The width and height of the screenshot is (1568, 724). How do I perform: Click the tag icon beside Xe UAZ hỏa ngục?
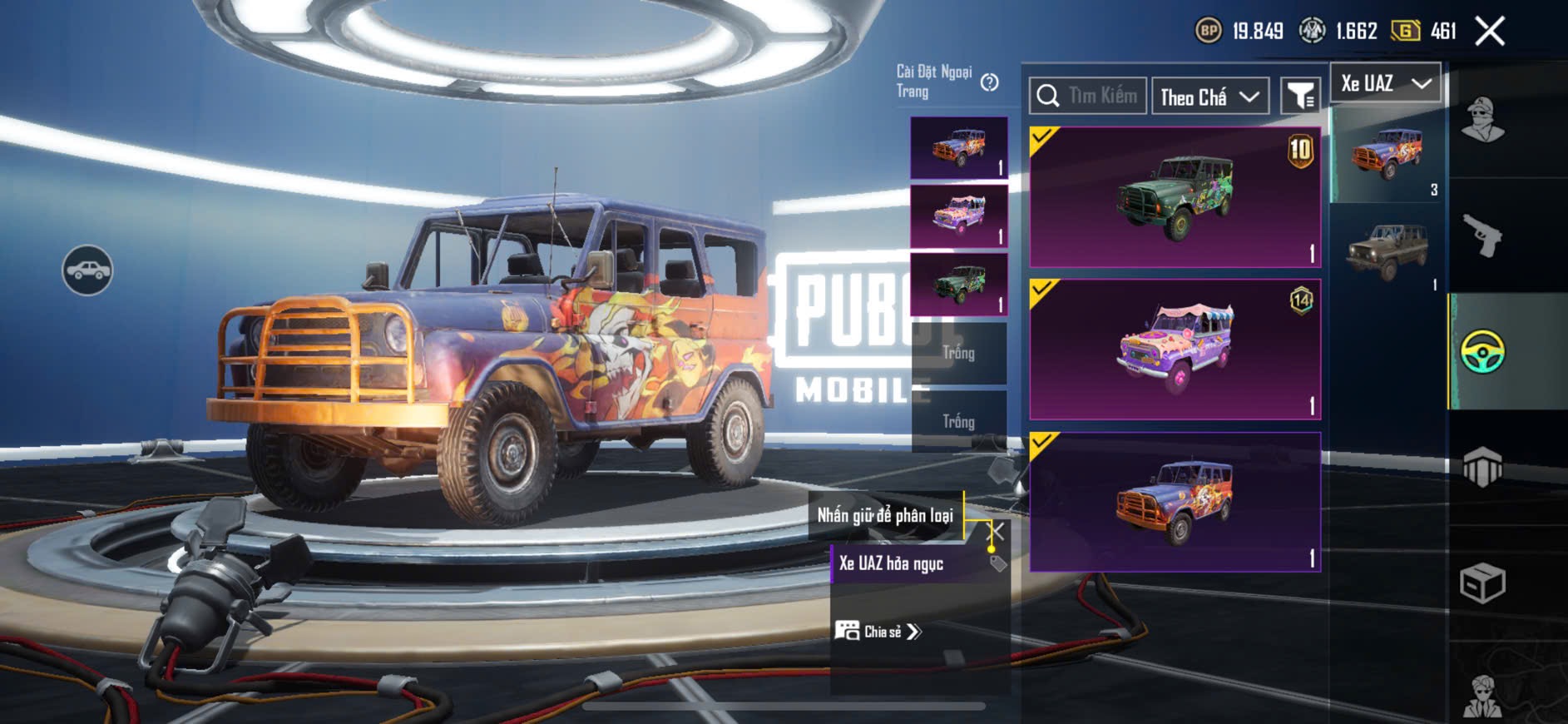tap(998, 563)
